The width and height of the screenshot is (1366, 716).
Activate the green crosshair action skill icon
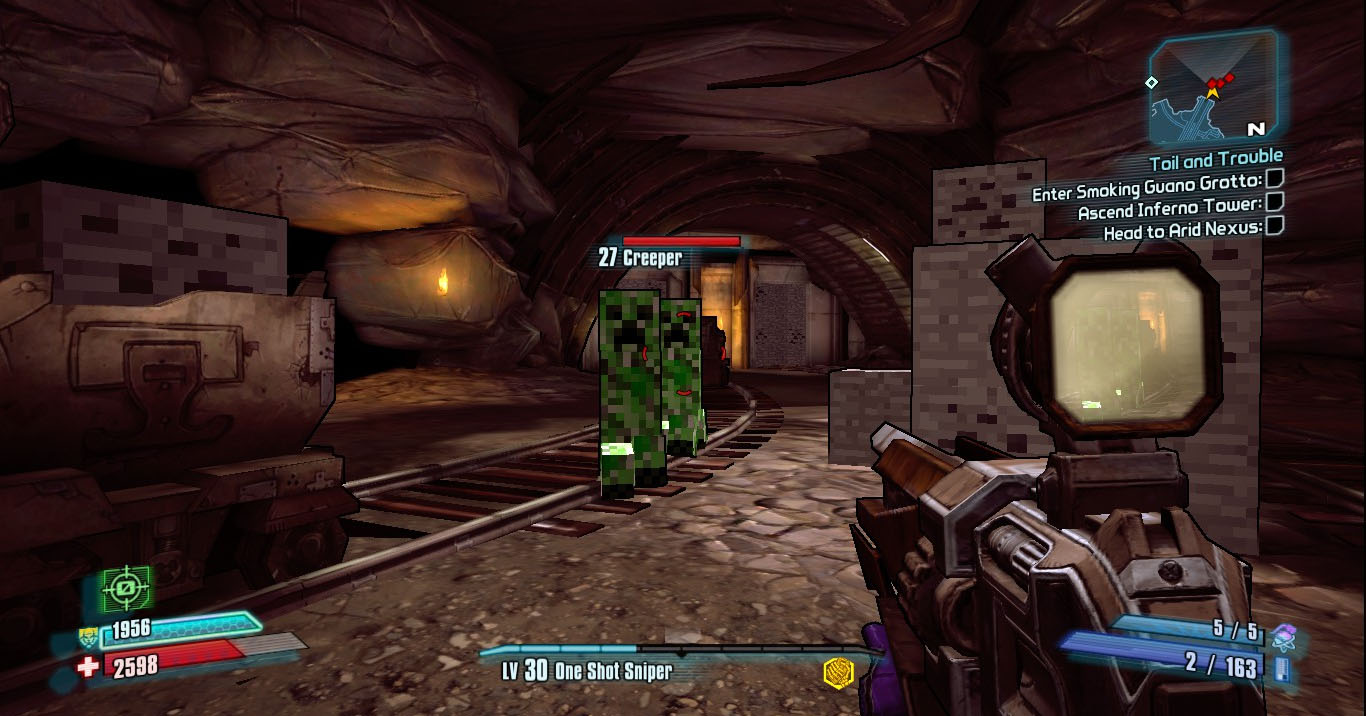click(126, 589)
